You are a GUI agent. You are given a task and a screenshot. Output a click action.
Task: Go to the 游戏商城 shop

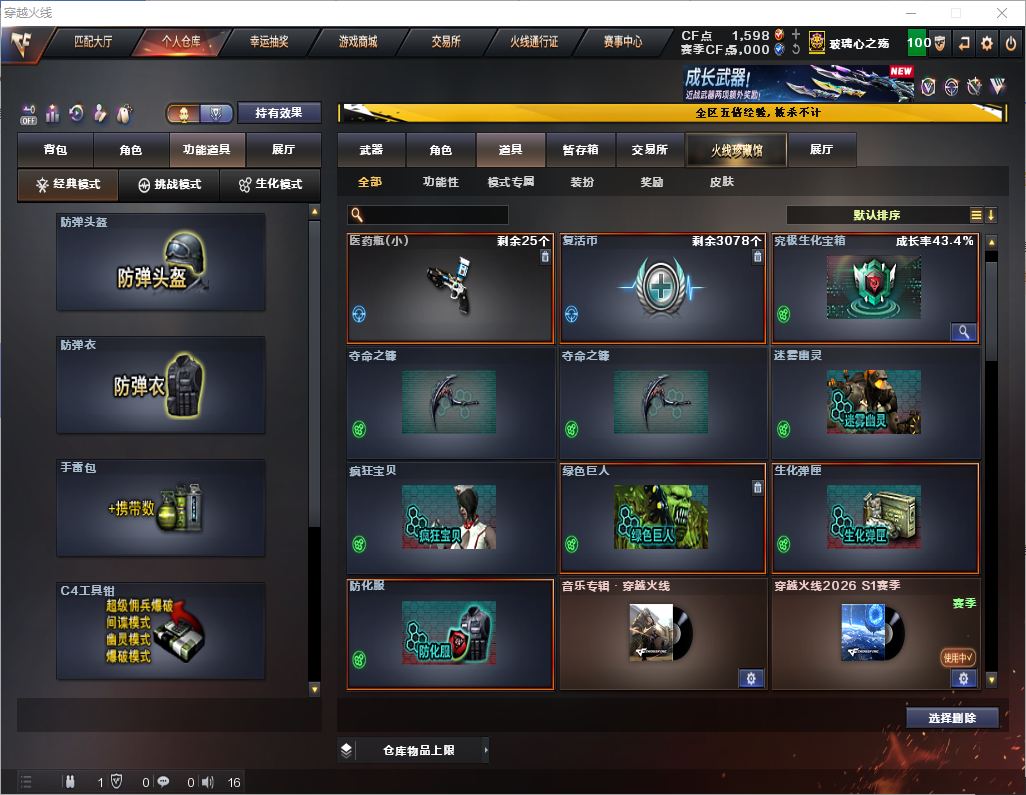[357, 42]
